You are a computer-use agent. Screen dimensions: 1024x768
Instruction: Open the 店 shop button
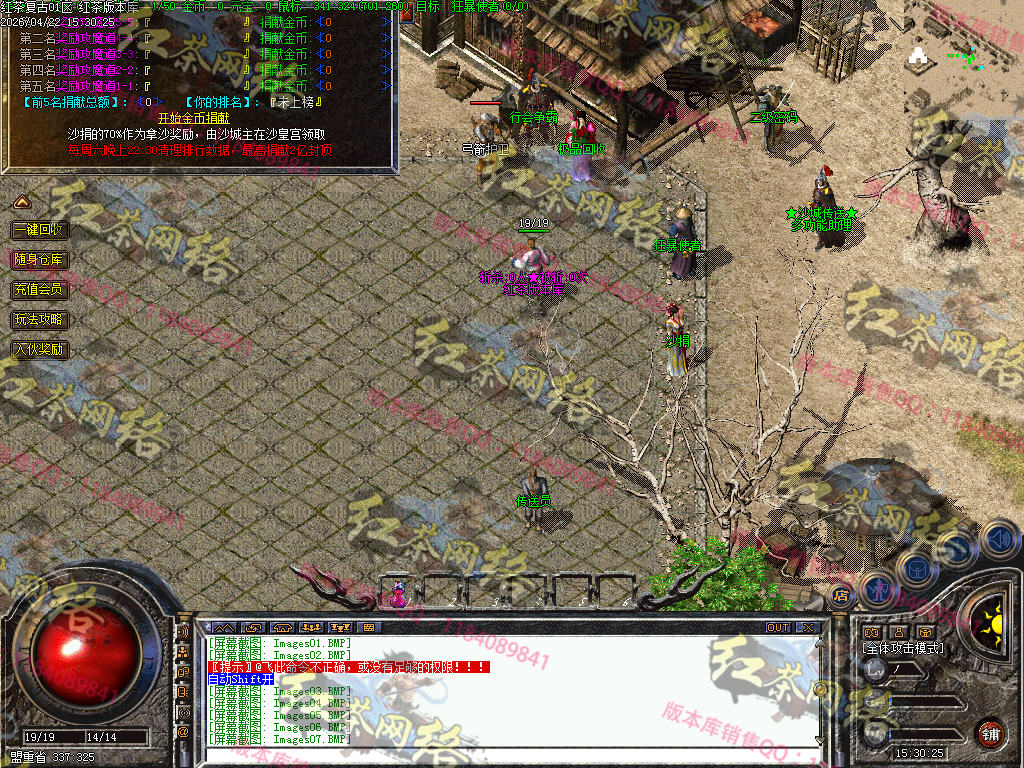(841, 596)
